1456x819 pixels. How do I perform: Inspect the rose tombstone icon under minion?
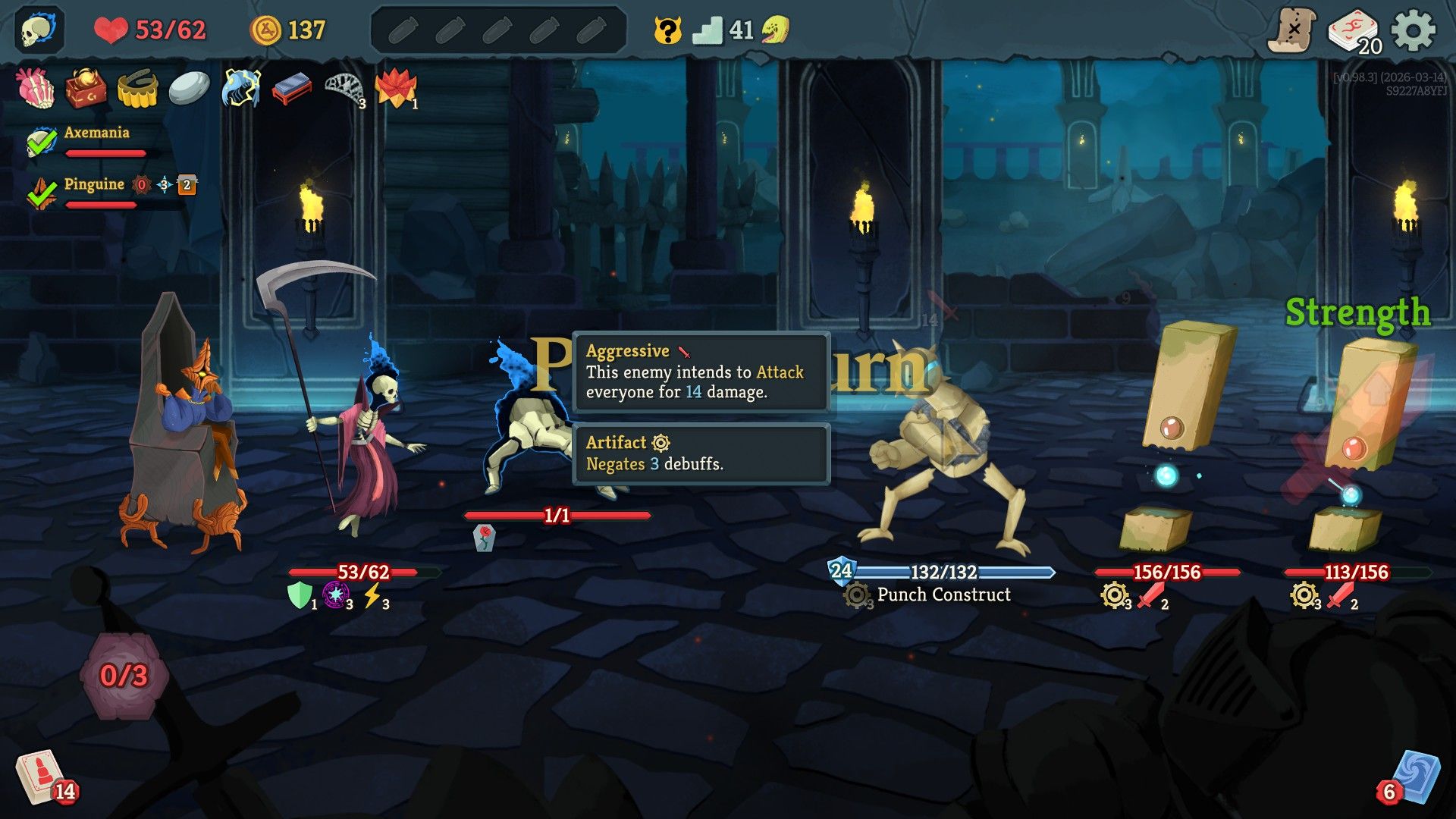484,538
